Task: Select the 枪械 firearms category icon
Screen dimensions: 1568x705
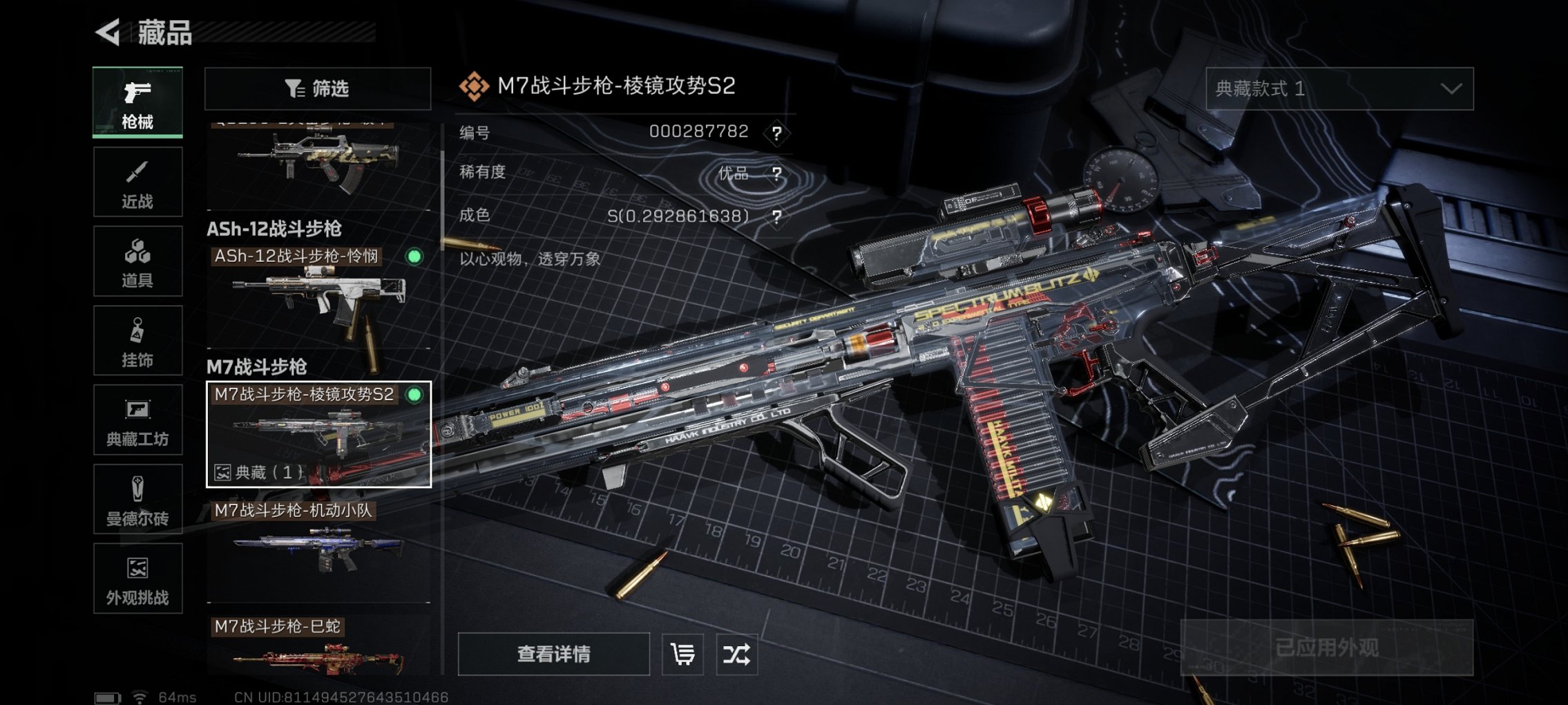Action: (x=137, y=102)
